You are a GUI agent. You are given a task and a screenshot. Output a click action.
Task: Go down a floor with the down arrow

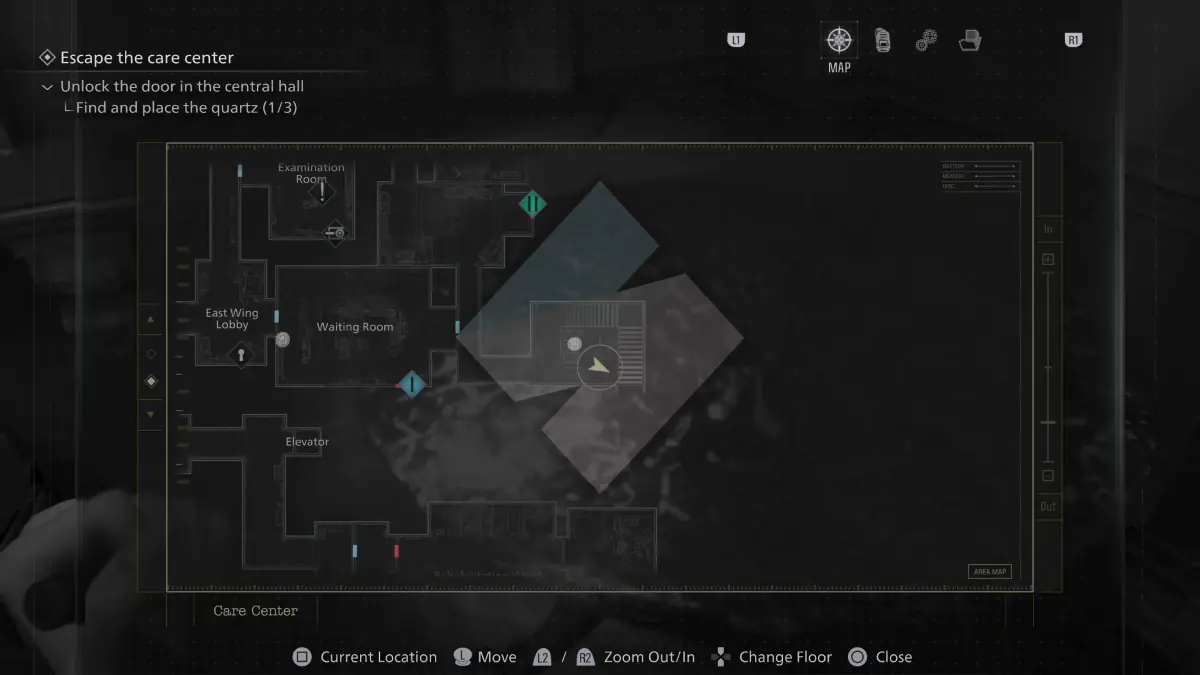click(151, 414)
